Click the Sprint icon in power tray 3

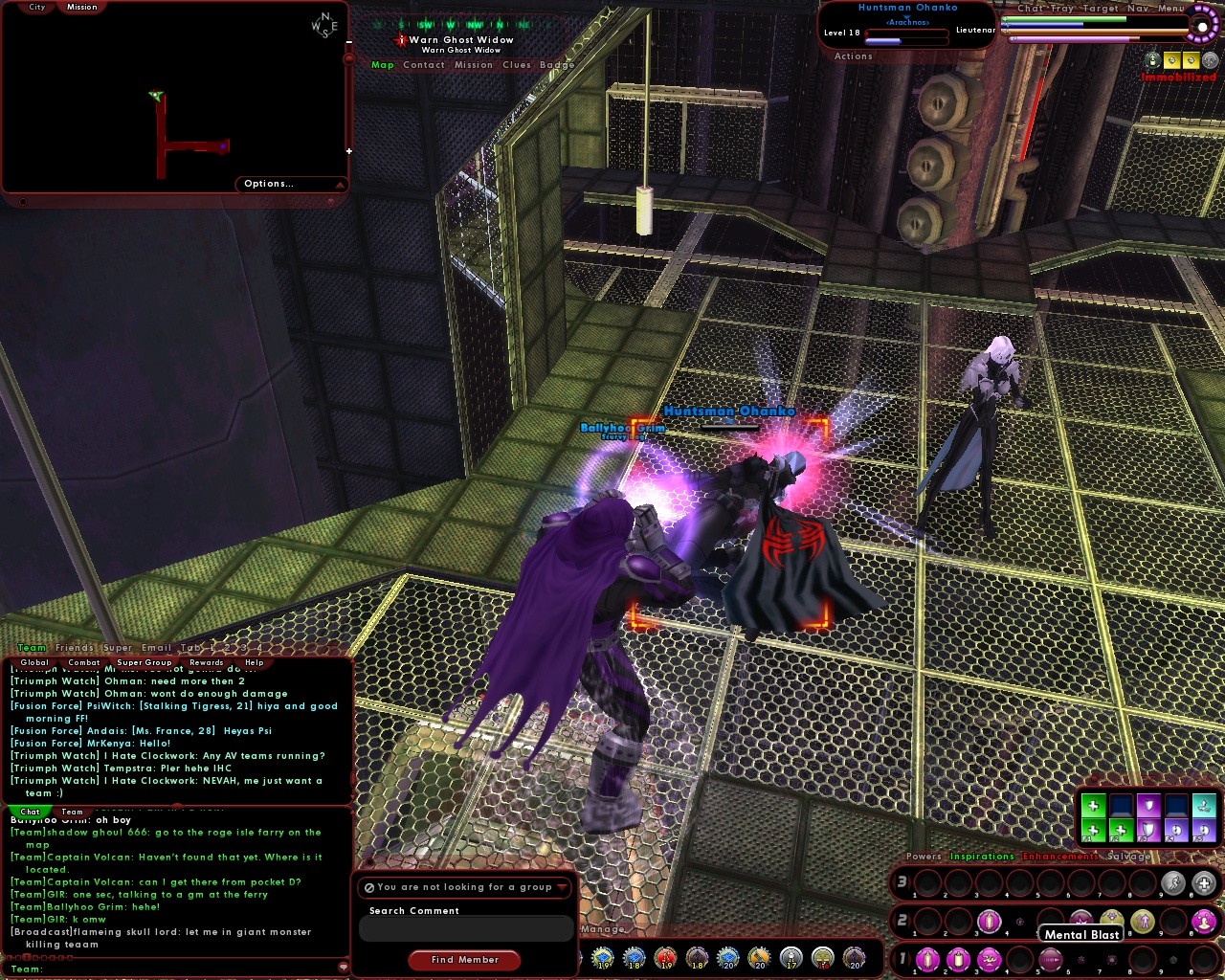click(1175, 883)
